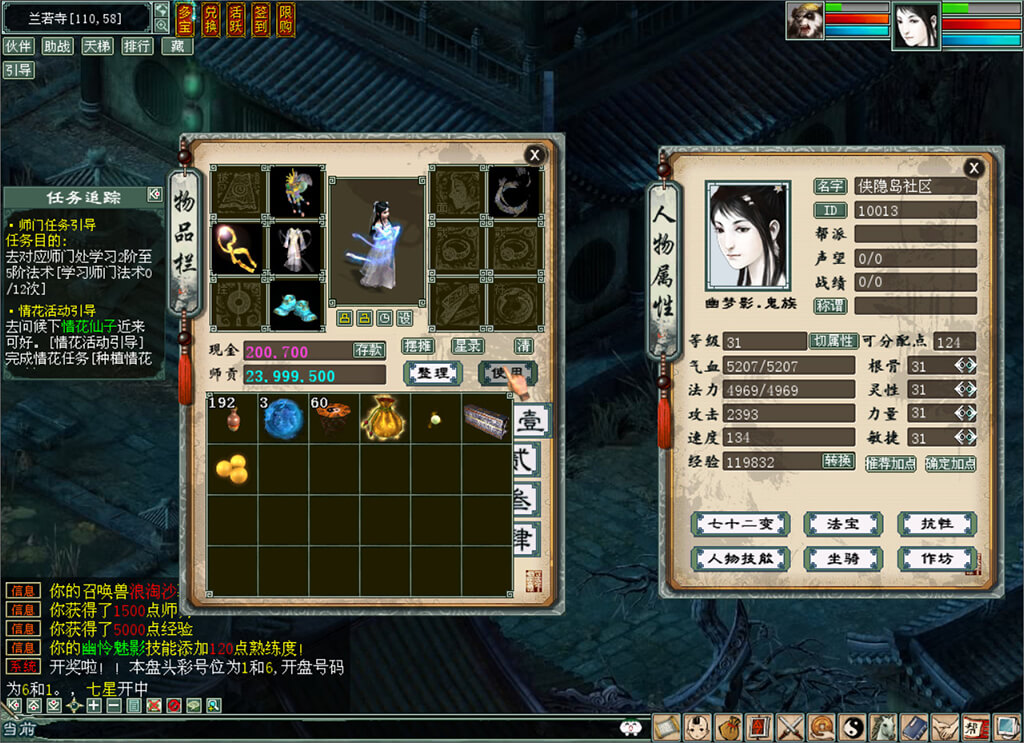Open the 签到 daily sign-in button
The height and width of the screenshot is (743, 1024).
click(260, 18)
